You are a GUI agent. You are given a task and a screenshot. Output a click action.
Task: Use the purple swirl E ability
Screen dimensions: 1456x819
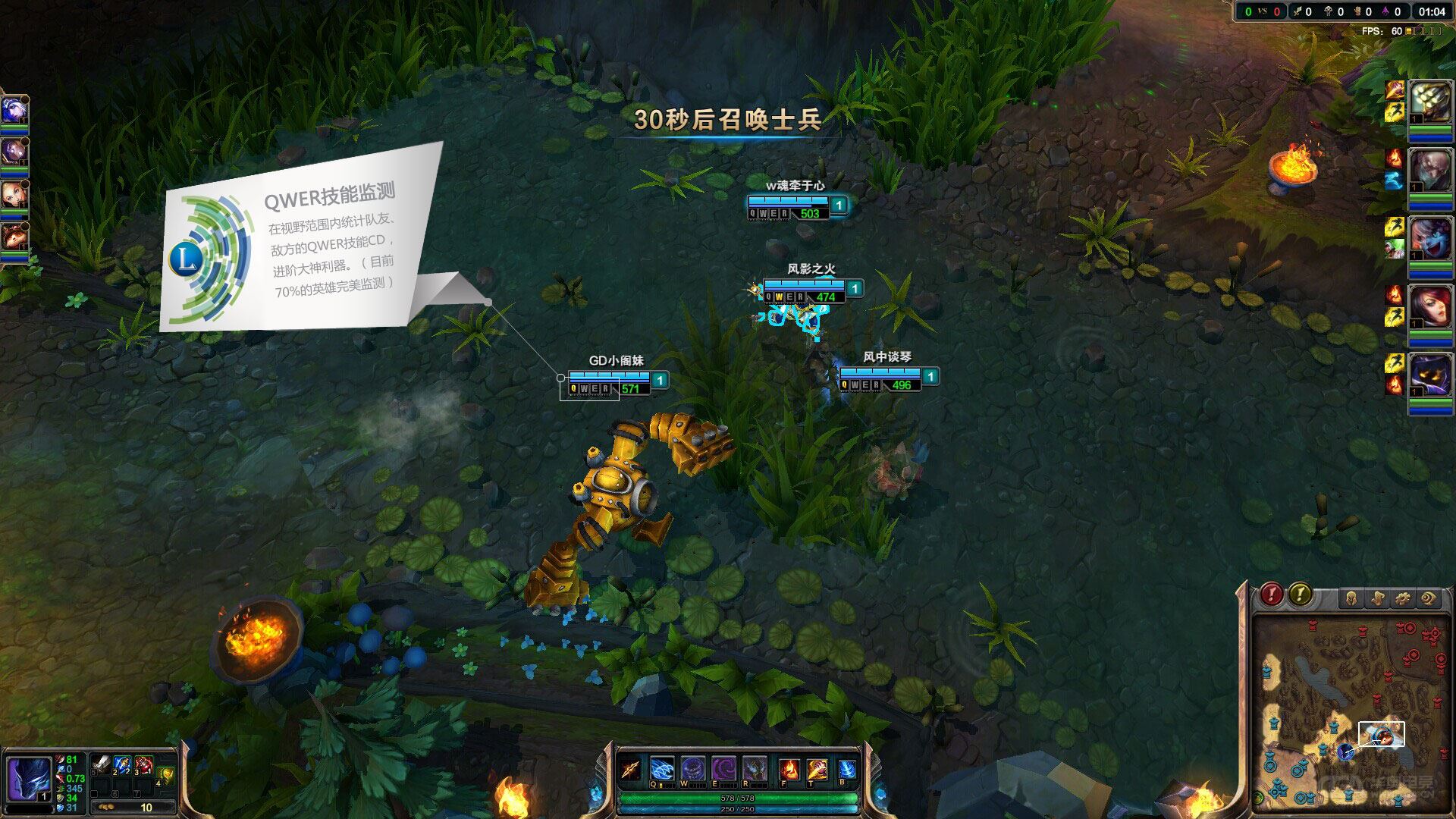[x=723, y=769]
